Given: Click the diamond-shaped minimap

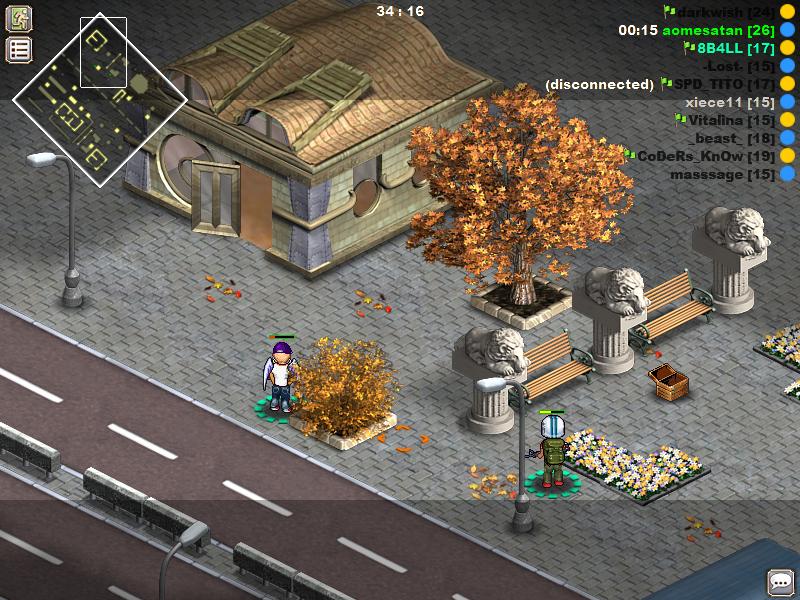Looking at the screenshot, I should pyautogui.click(x=100, y=100).
